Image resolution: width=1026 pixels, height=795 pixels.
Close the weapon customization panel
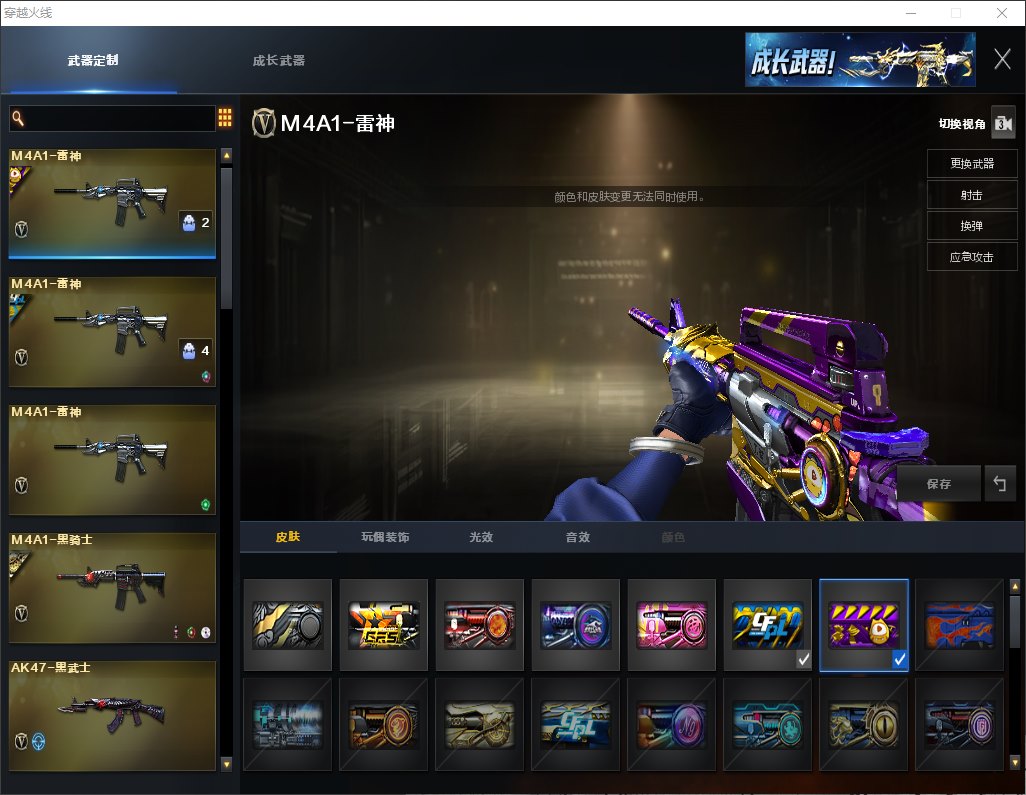1002,59
